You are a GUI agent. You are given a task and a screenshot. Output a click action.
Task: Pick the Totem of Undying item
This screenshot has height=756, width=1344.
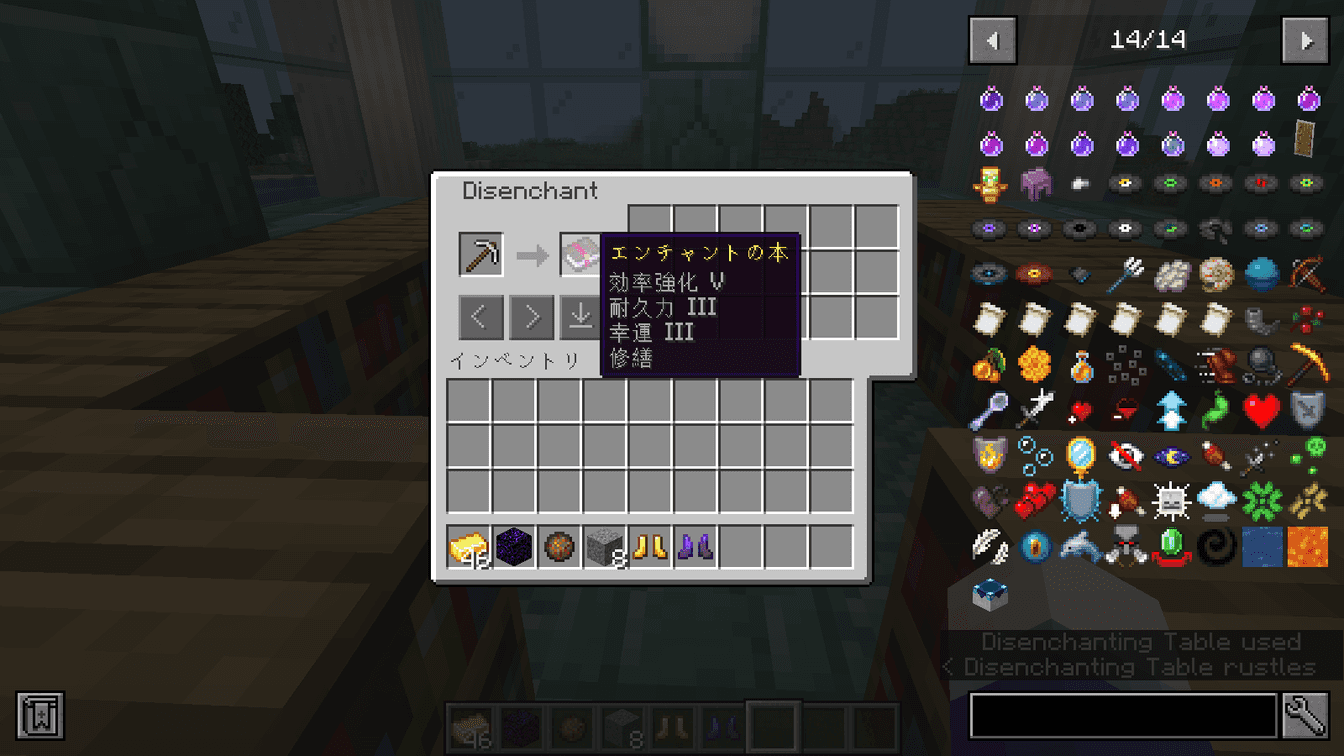tap(990, 183)
